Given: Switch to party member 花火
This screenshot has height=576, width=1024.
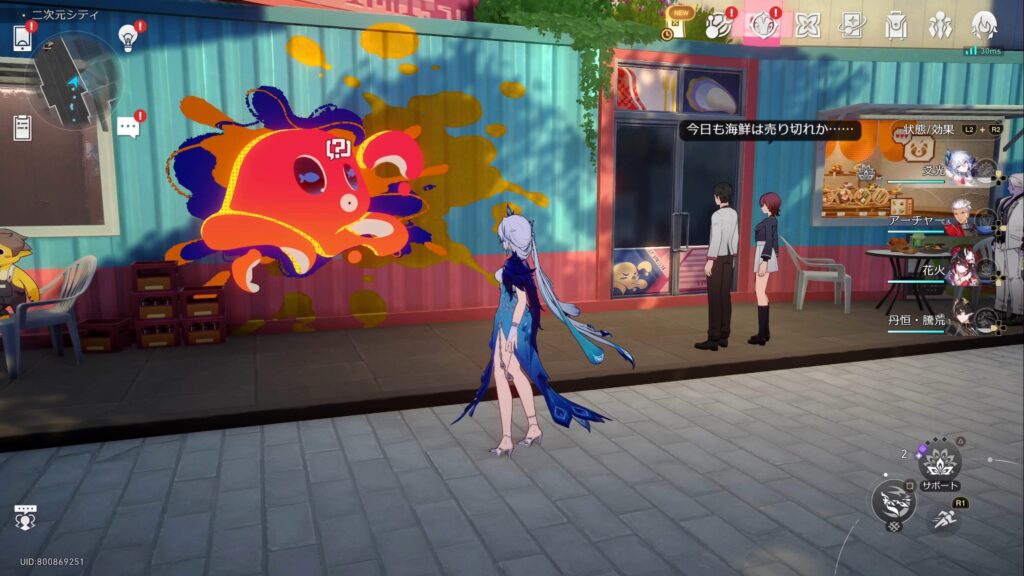Looking at the screenshot, I should (961, 270).
